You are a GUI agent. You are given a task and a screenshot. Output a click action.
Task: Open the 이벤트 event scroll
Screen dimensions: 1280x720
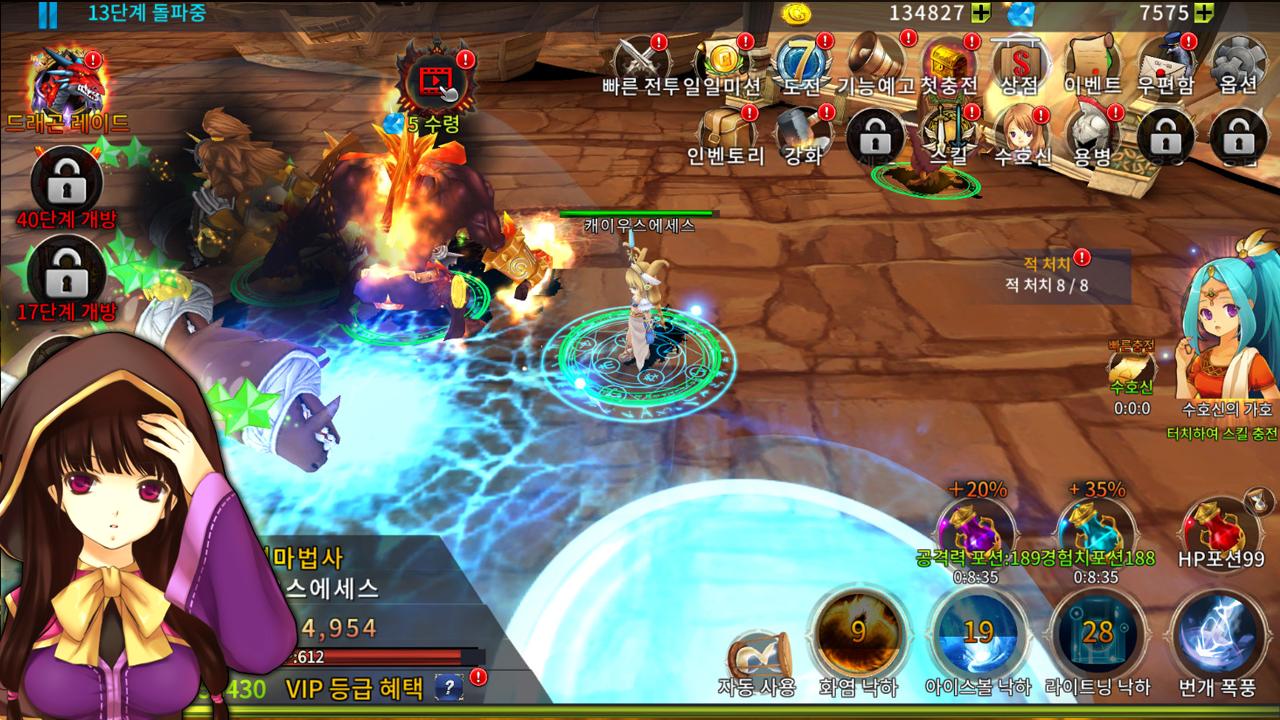[x=1091, y=64]
